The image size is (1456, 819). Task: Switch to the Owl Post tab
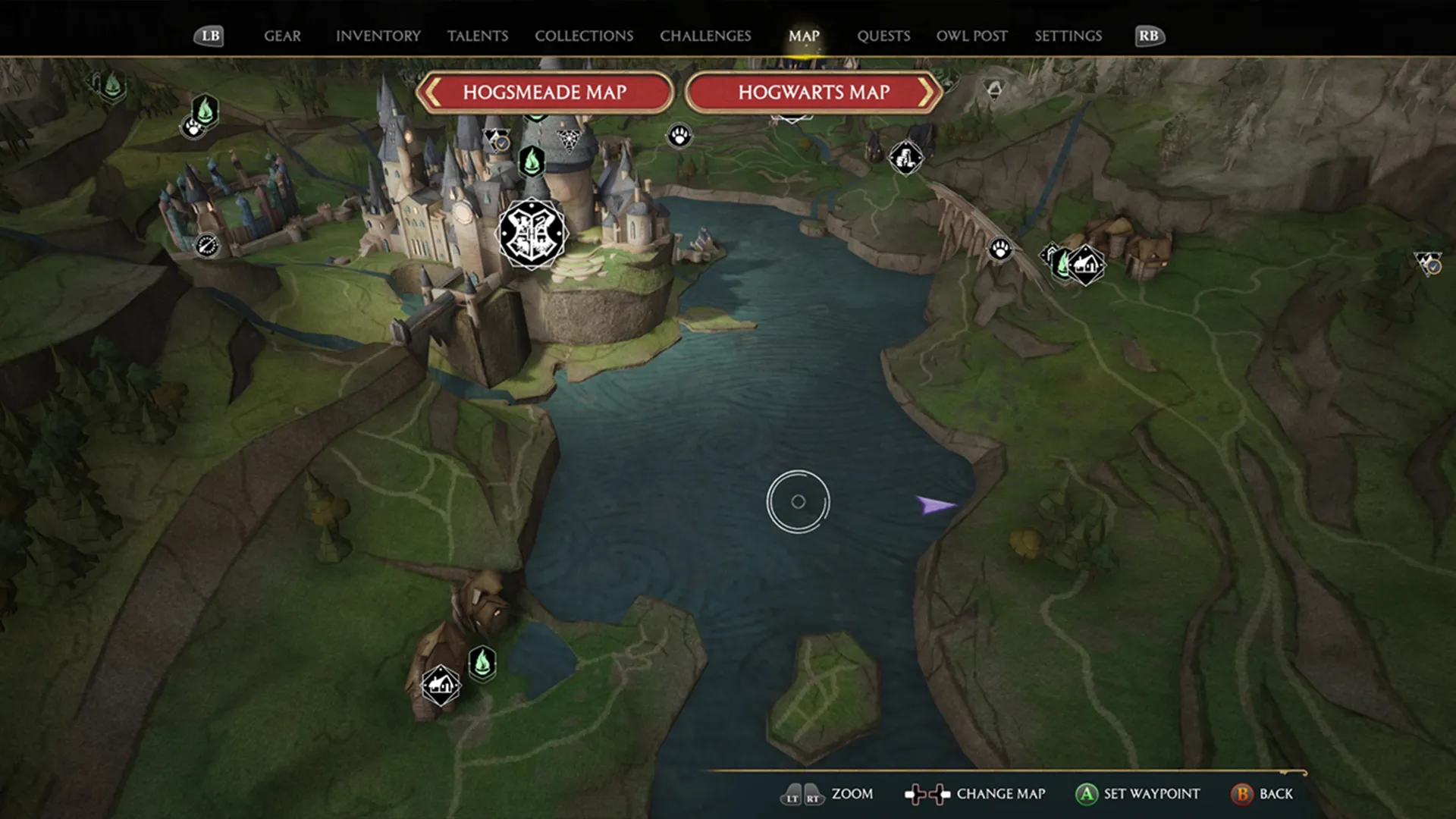(971, 36)
